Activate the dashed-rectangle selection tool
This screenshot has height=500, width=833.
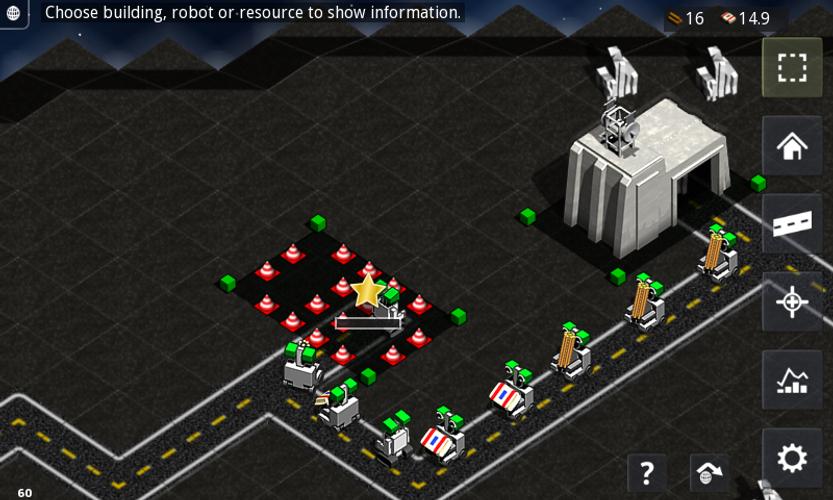tap(792, 68)
